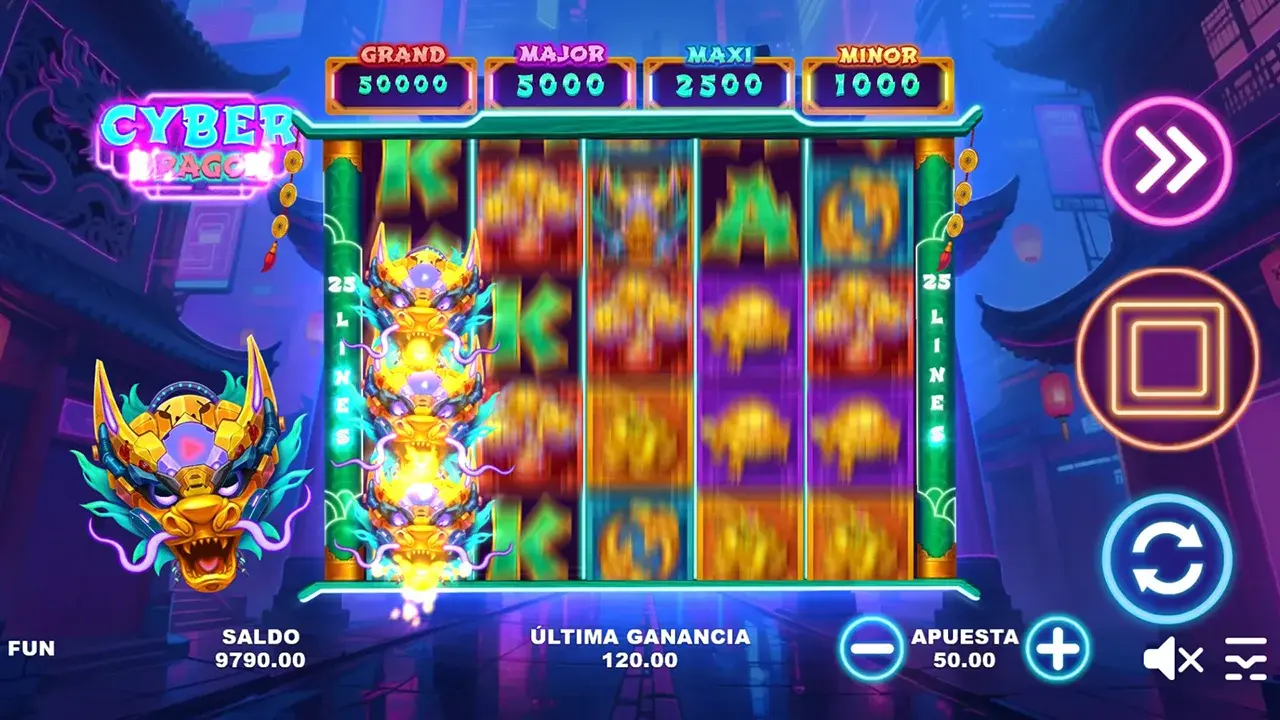Activate the turbo double-arrow button
1280x720 pixels.
(1167, 159)
